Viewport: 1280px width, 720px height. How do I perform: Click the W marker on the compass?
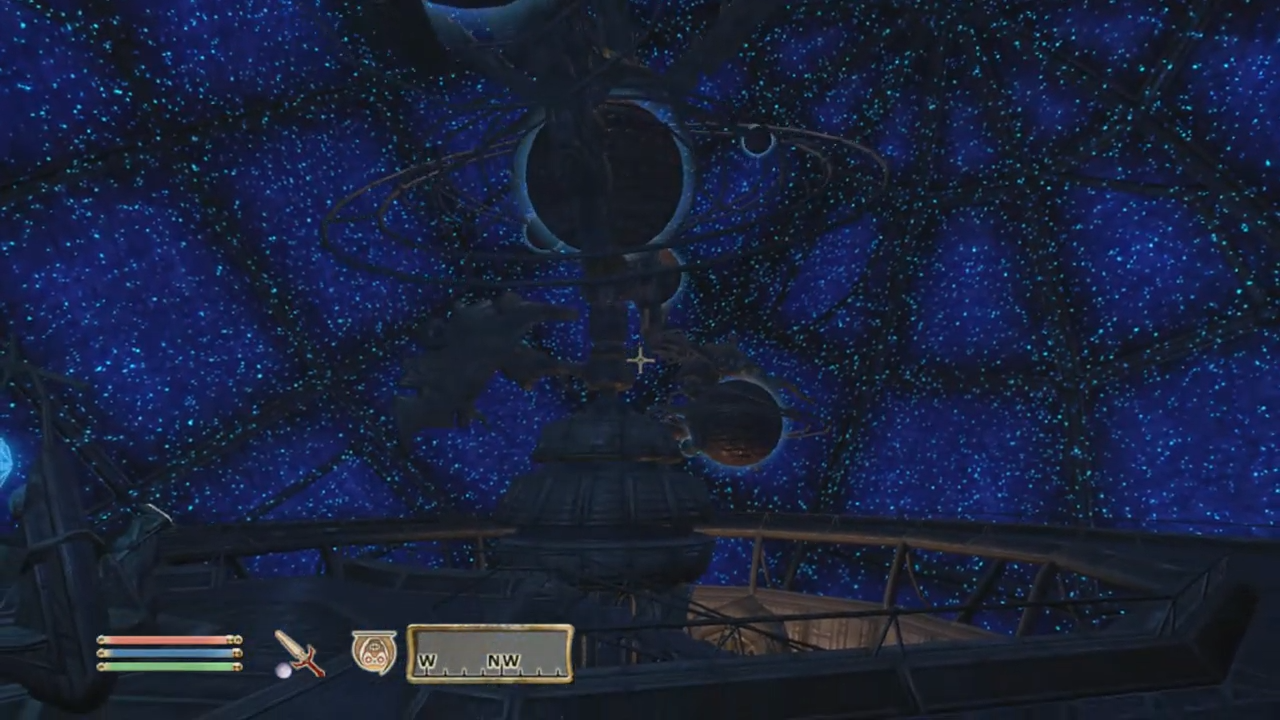click(x=428, y=660)
